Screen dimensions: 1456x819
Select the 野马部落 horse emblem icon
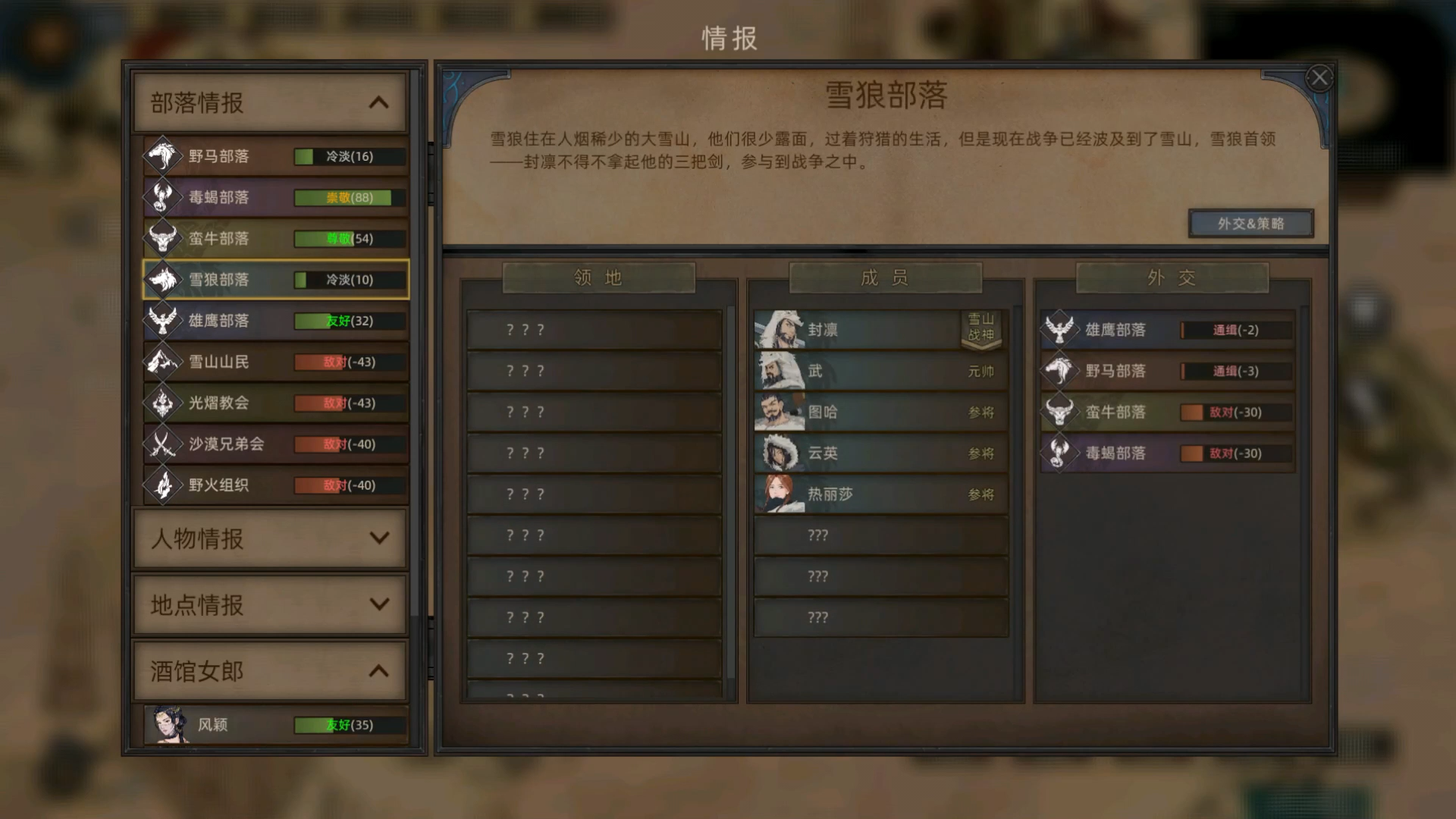coord(162,155)
